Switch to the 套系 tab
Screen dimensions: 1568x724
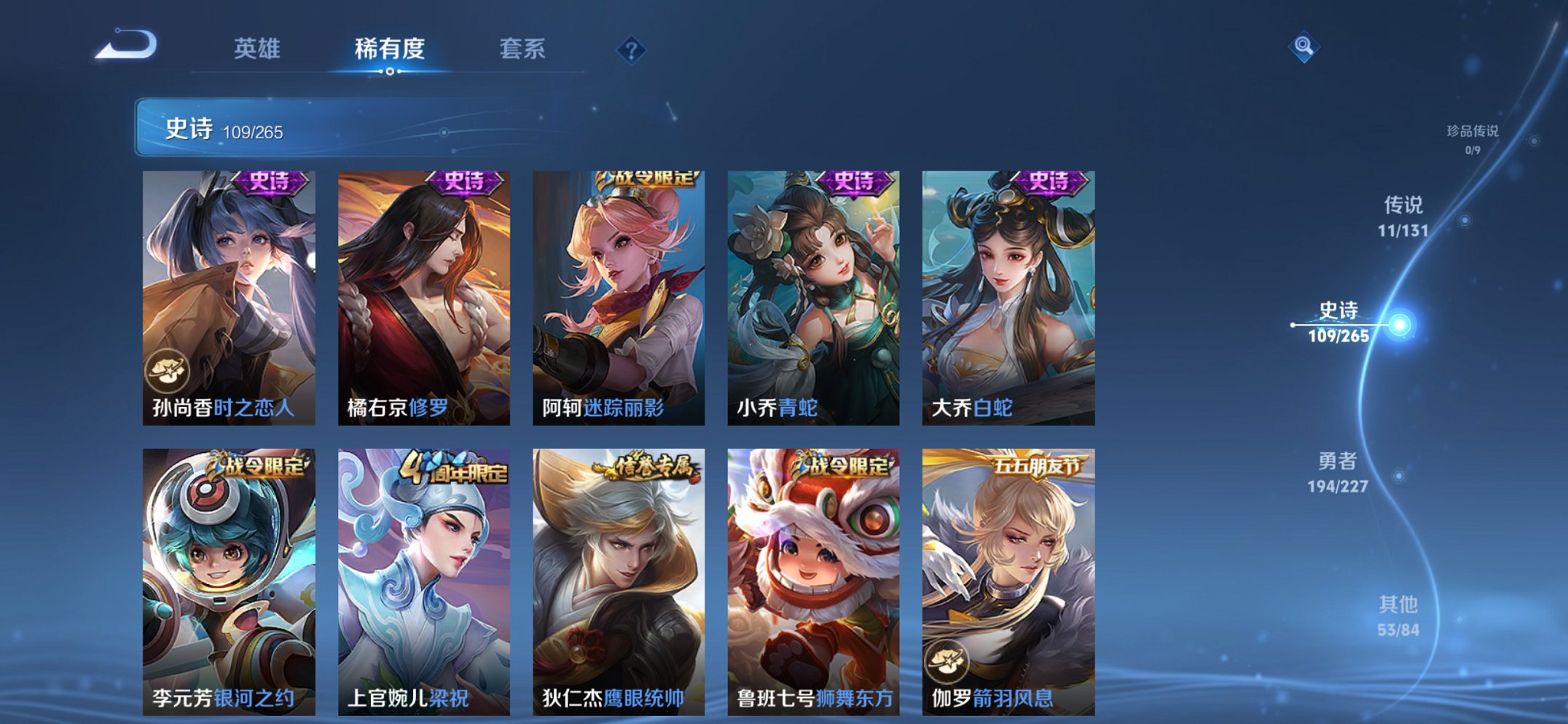(x=524, y=48)
